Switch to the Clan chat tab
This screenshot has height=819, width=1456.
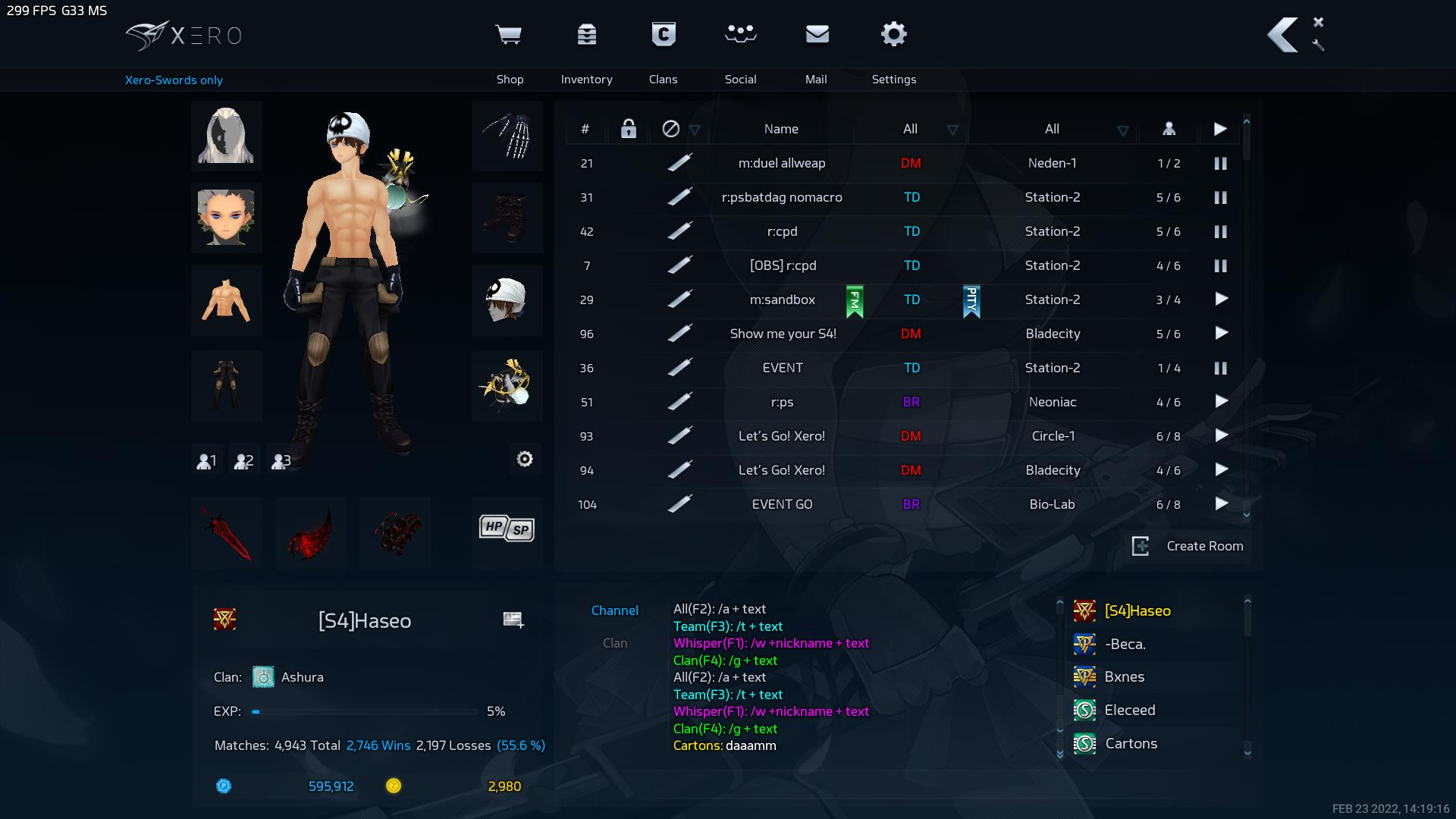point(614,643)
